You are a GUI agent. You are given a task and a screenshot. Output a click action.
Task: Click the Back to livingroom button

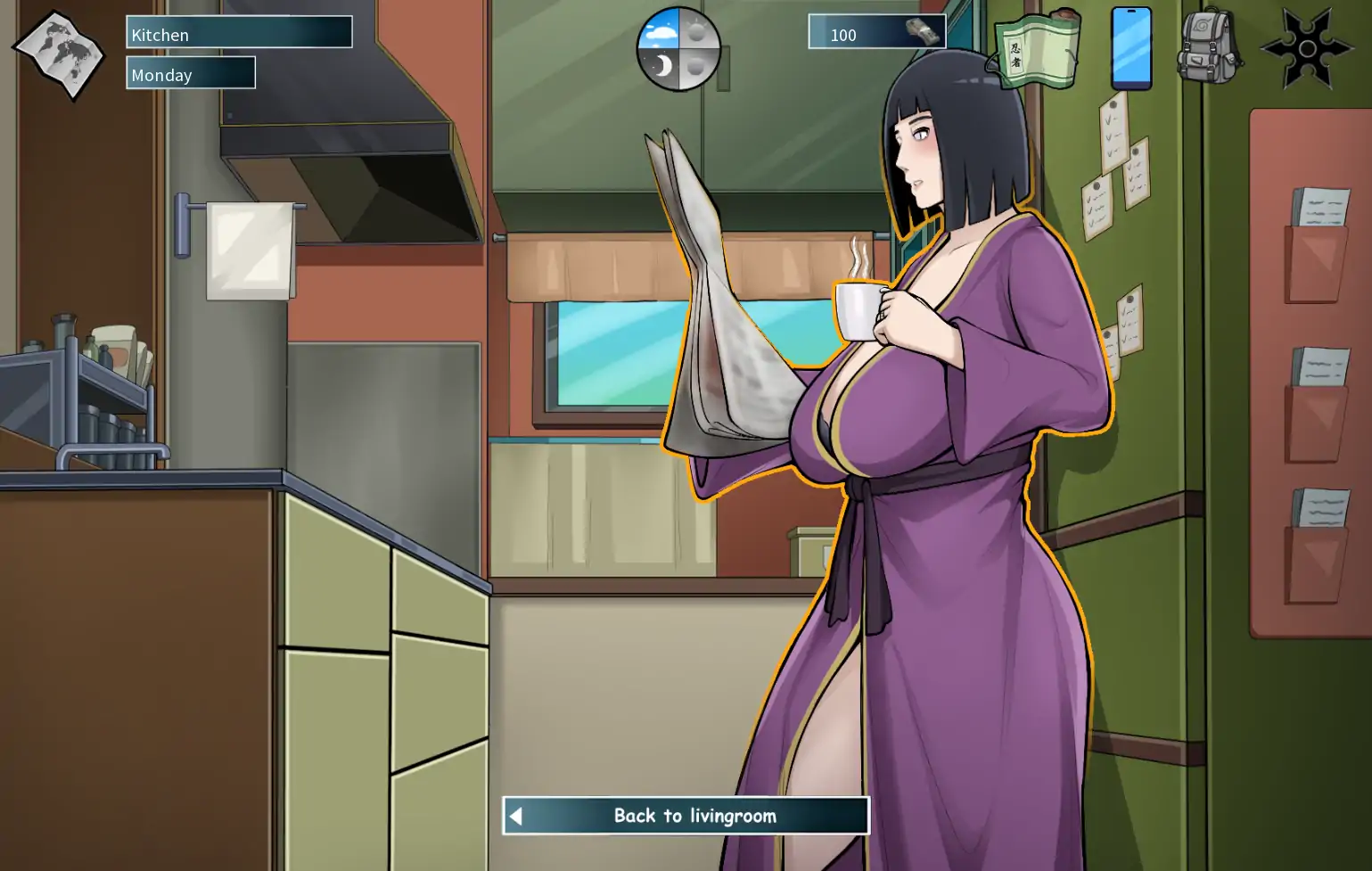(x=686, y=816)
